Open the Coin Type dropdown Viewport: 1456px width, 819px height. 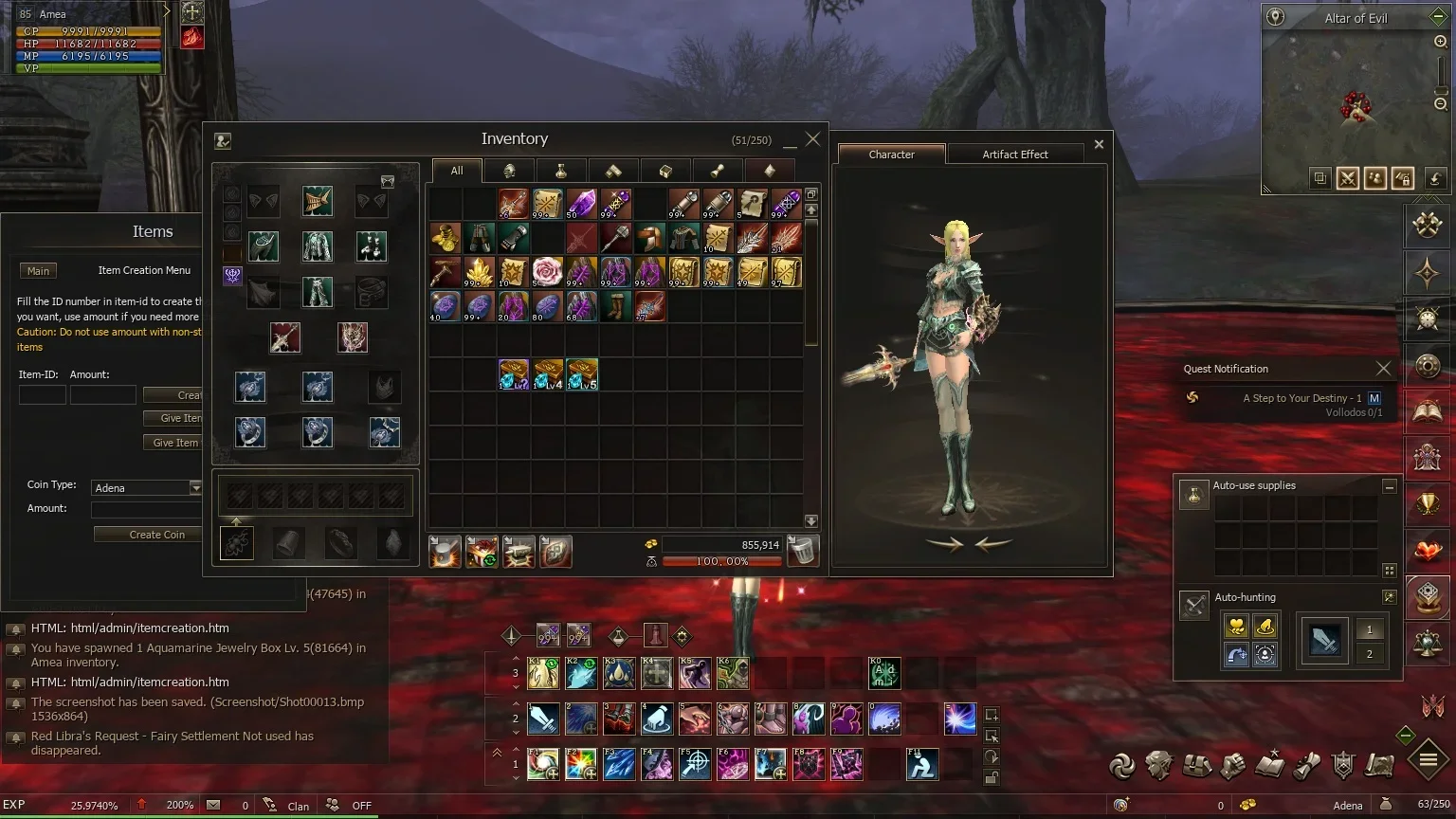195,488
